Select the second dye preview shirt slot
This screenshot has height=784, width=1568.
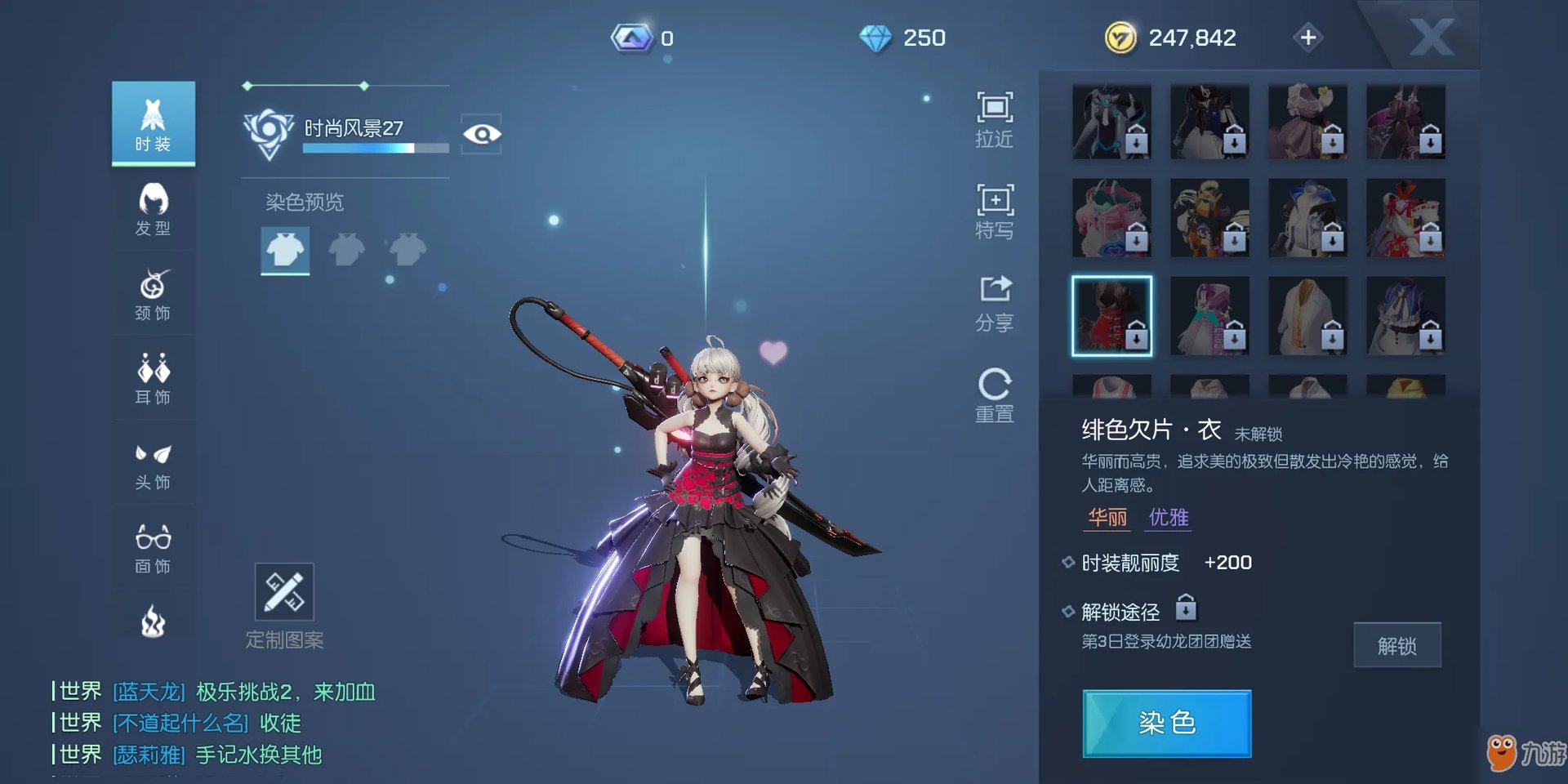(x=346, y=249)
